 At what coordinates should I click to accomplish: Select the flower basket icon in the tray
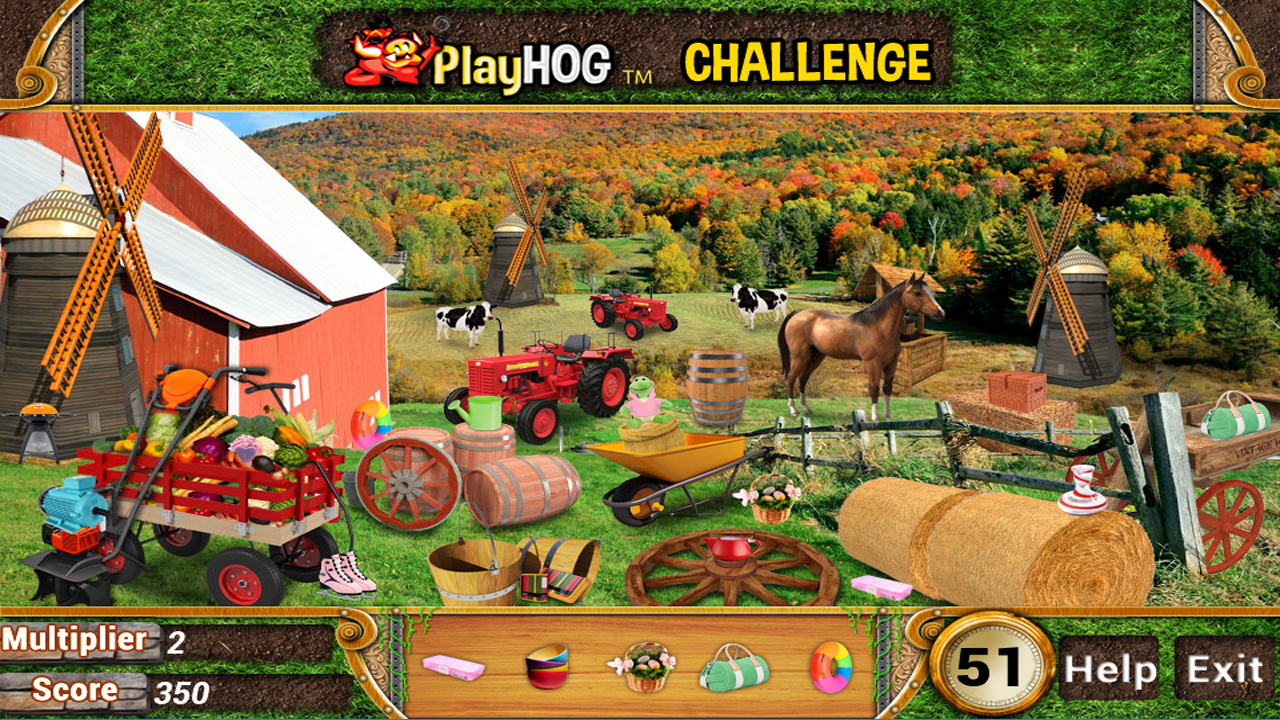(647, 668)
